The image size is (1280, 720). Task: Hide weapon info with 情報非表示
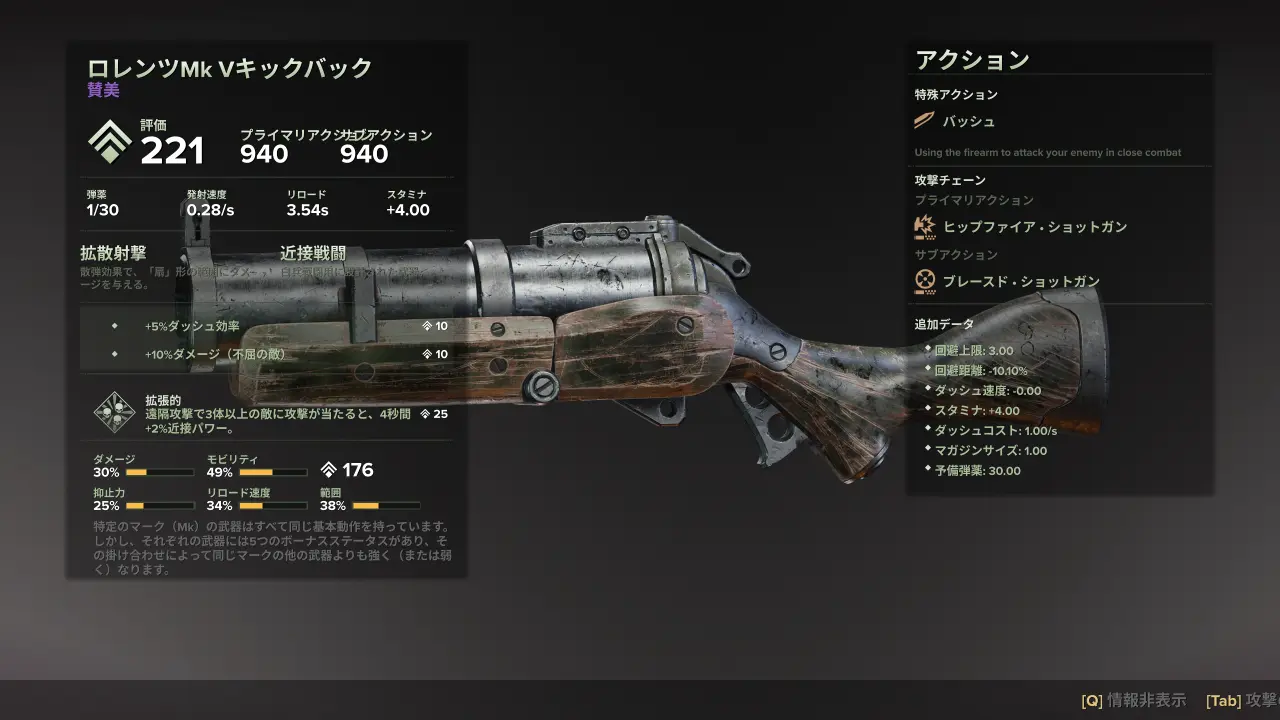point(1133,700)
